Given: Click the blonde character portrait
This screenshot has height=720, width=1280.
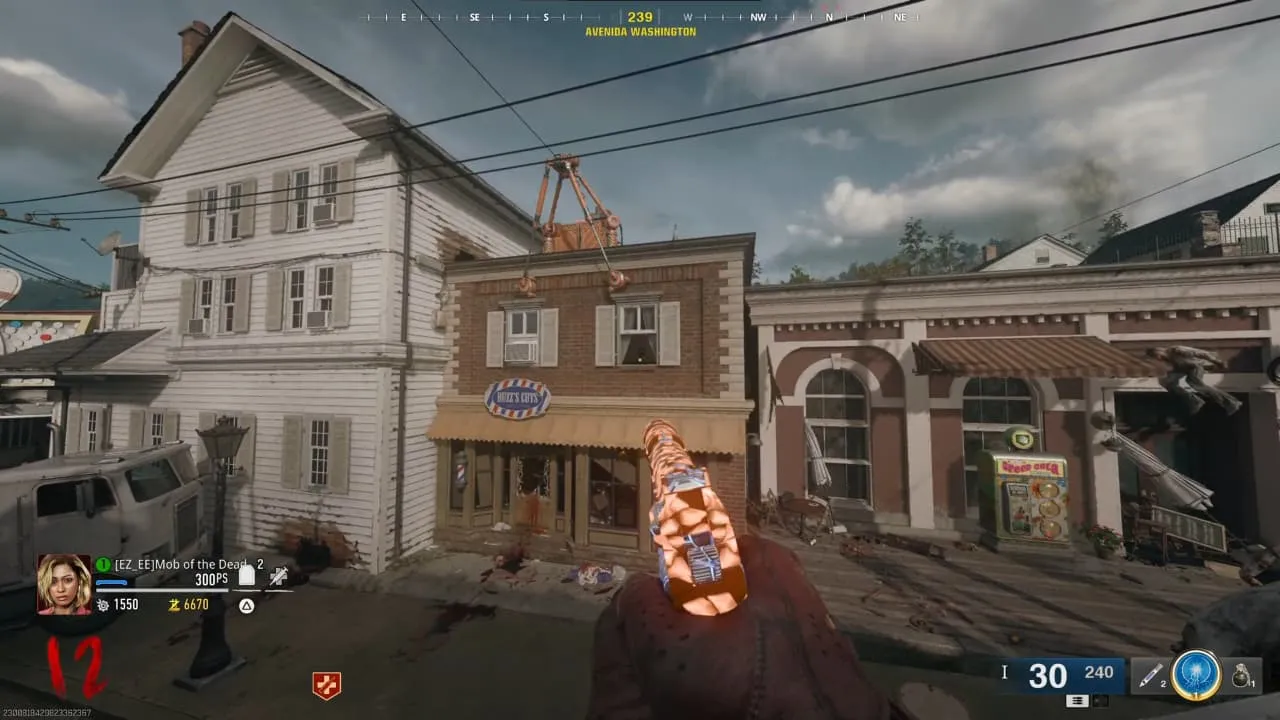Looking at the screenshot, I should [64, 584].
